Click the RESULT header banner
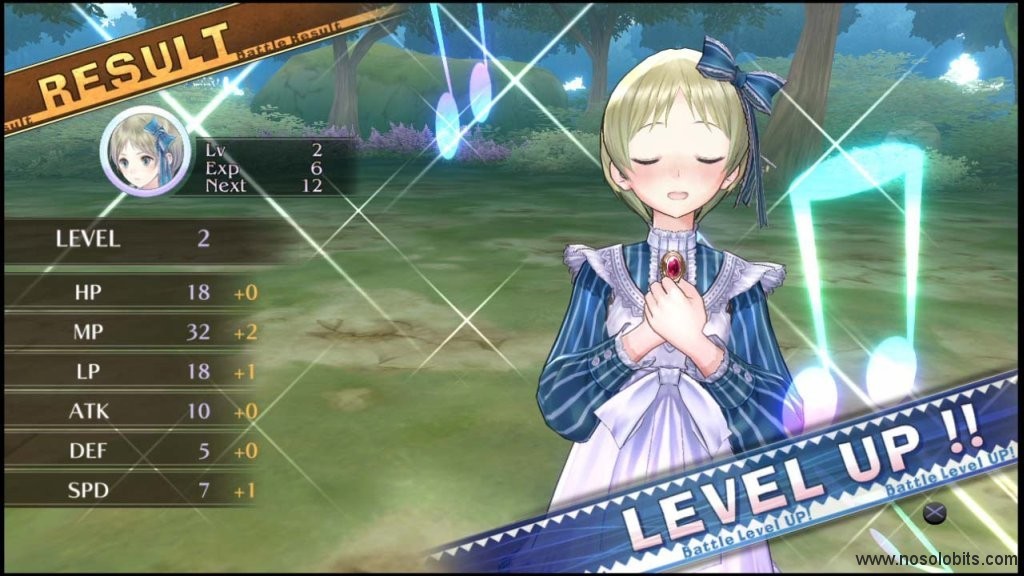The width and height of the screenshot is (1024, 576). (x=137, y=71)
